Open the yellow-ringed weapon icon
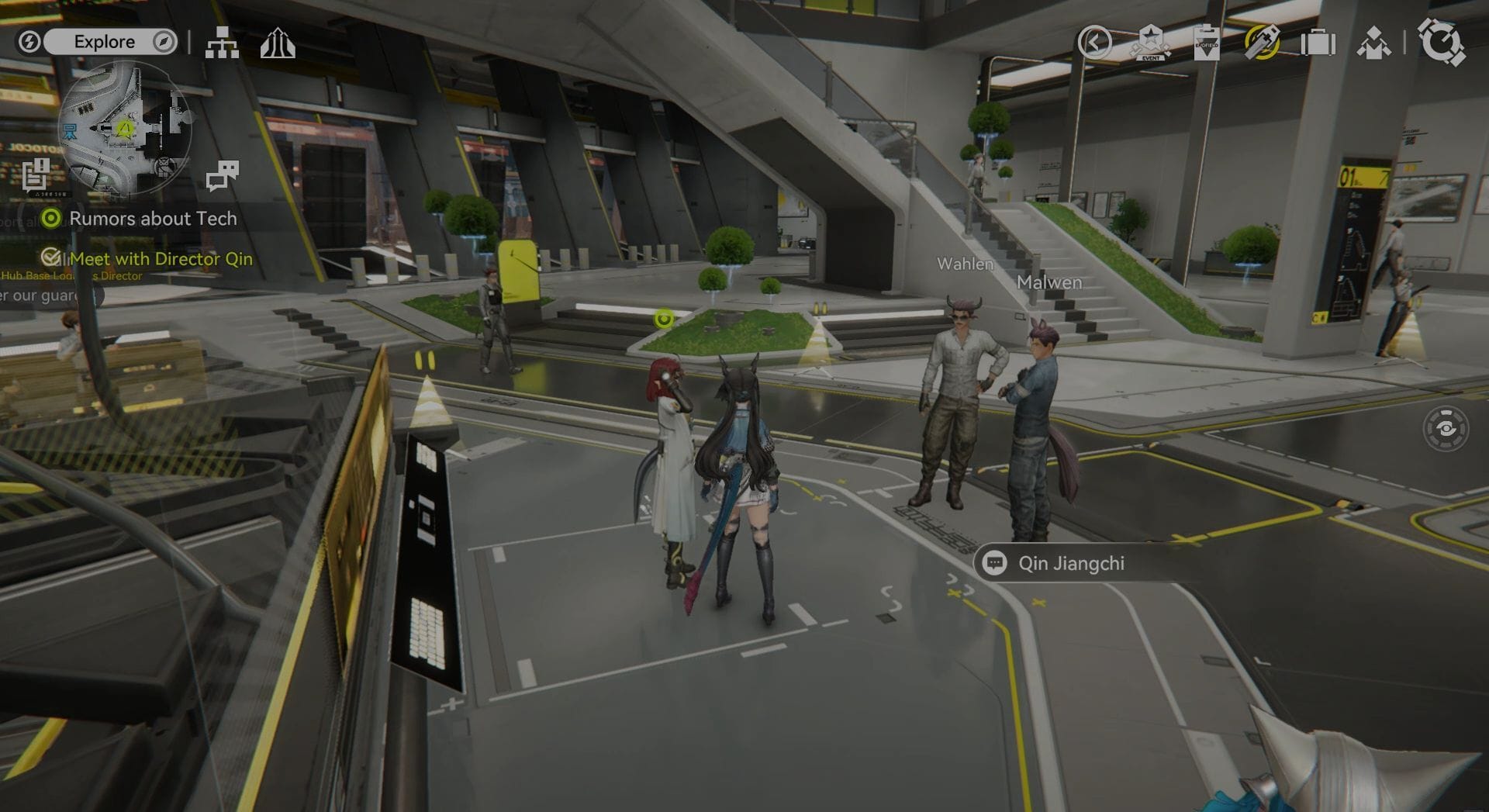This screenshot has height=812, width=1489. point(1262,43)
